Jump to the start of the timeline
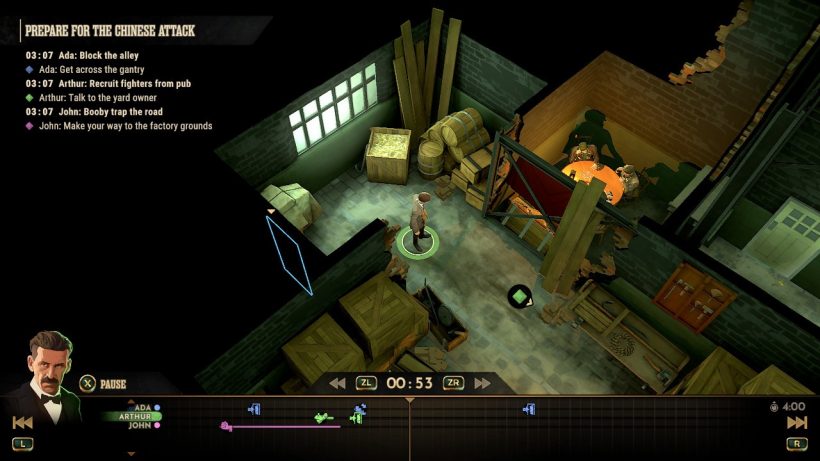The image size is (820, 461). coord(22,423)
